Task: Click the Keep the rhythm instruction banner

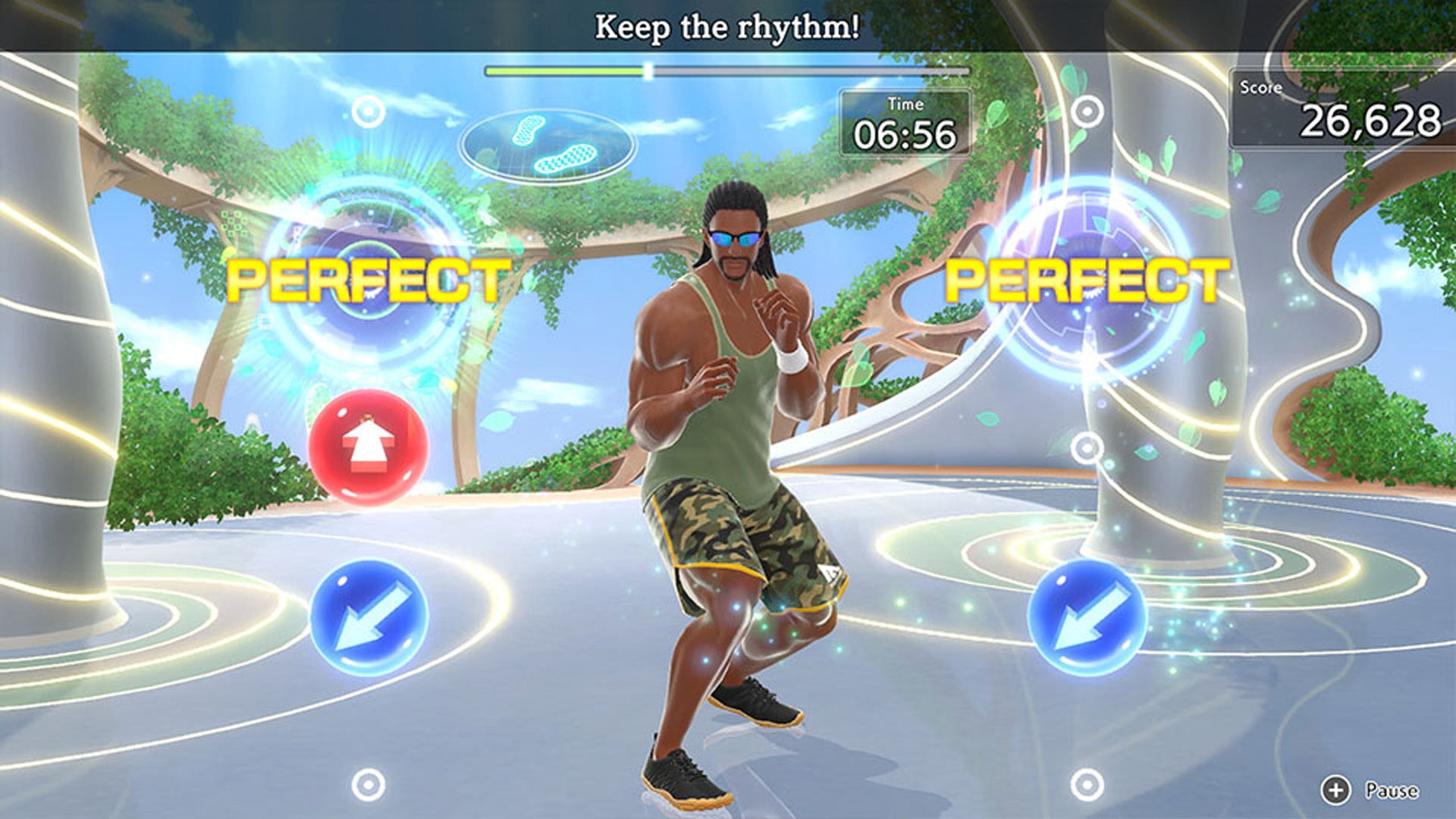Action: (x=728, y=25)
